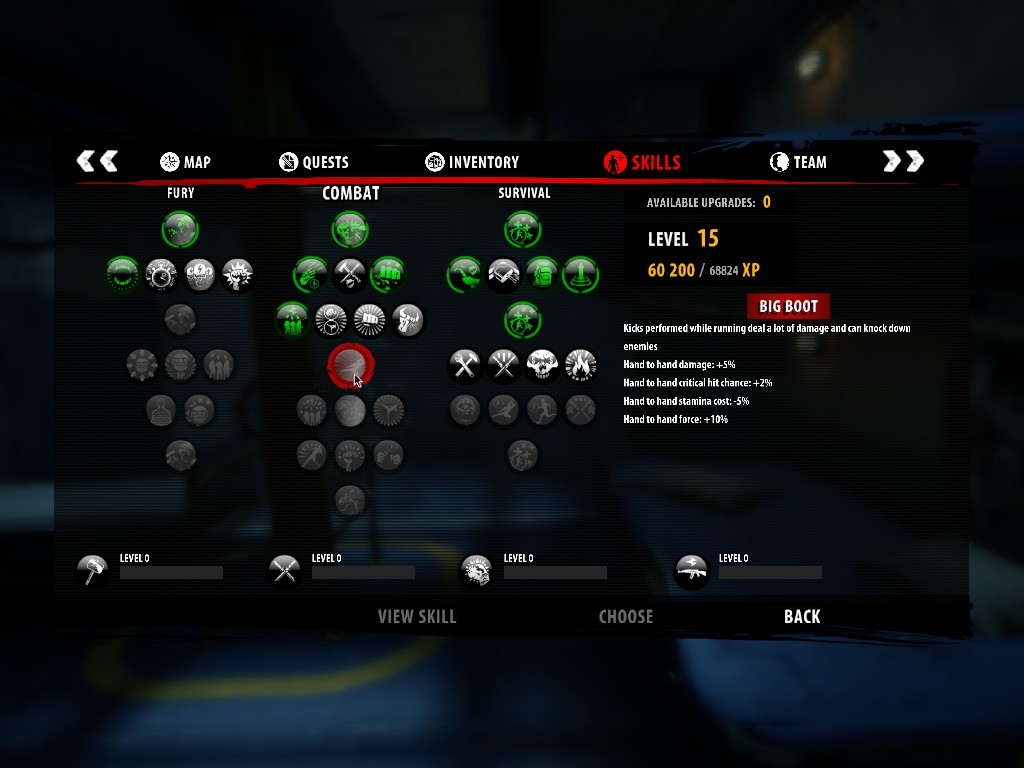Go to the Inventory tab
Image resolution: width=1024 pixels, height=768 pixels.
pyautogui.click(x=472, y=162)
